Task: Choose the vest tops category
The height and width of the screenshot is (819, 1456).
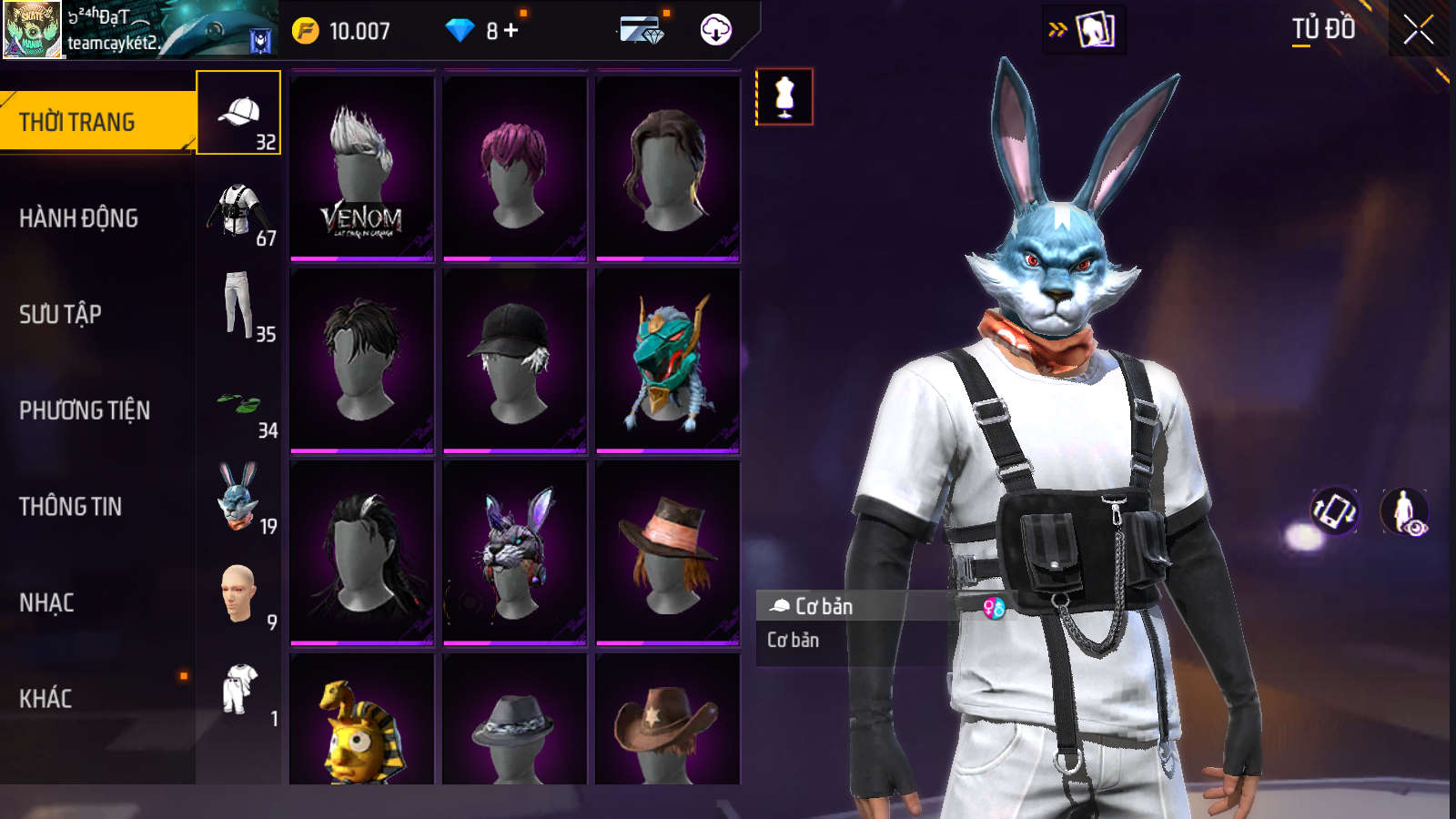Action: click(238, 211)
